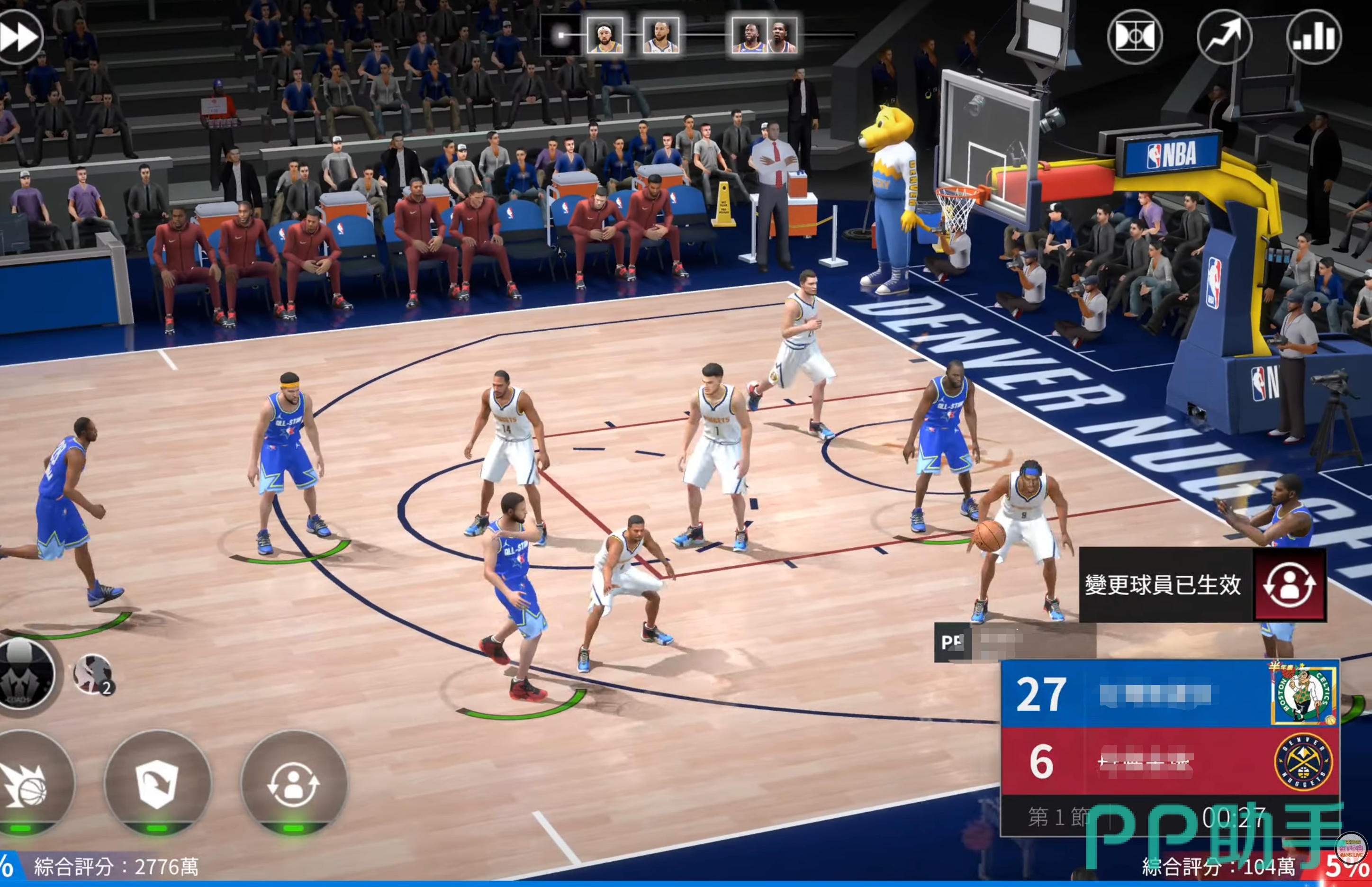Image resolution: width=1372 pixels, height=887 pixels.
Task: Click the paired two-player portrait in timeline
Action: click(764, 36)
